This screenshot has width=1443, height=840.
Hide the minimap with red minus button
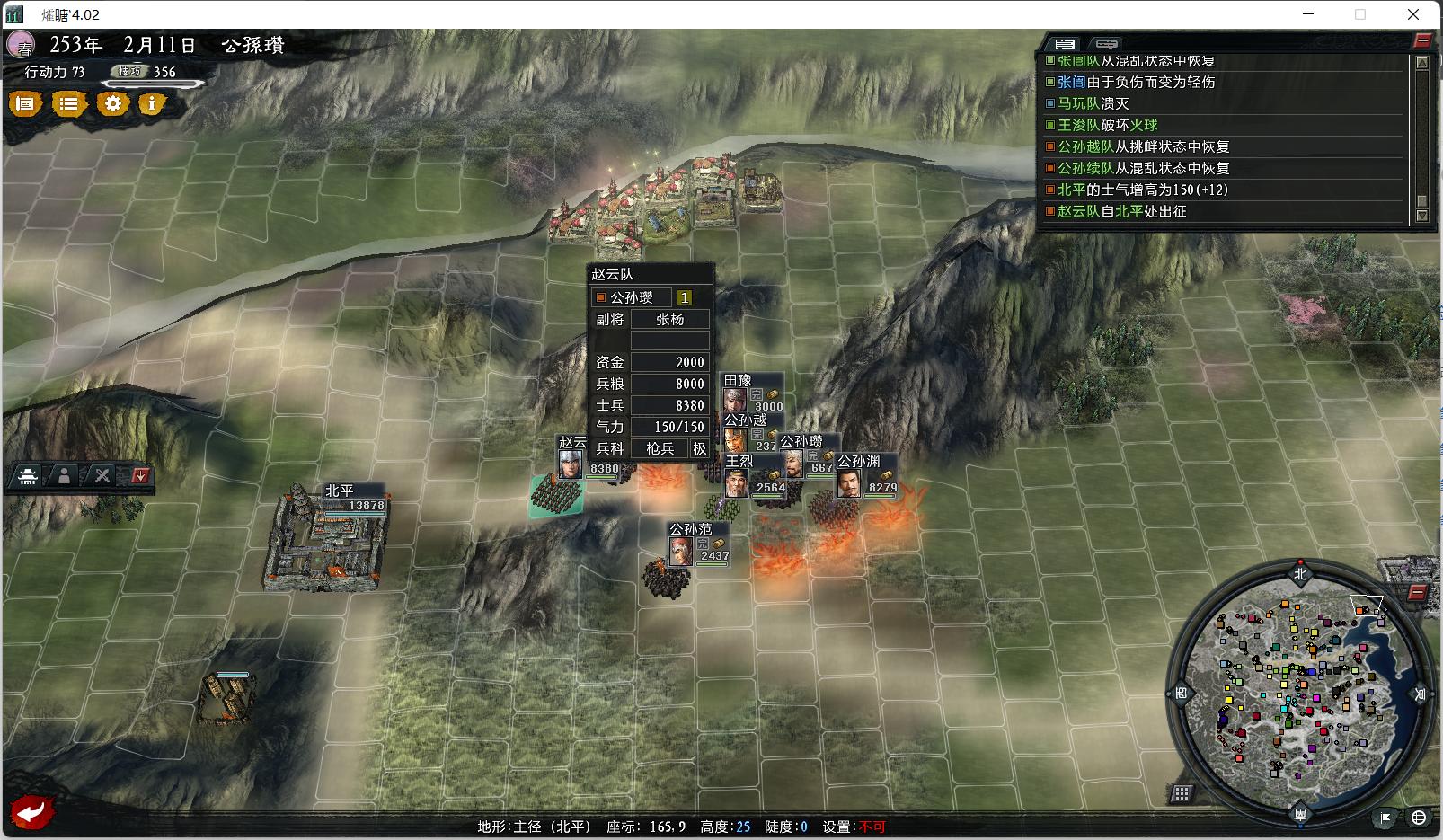[x=1417, y=592]
